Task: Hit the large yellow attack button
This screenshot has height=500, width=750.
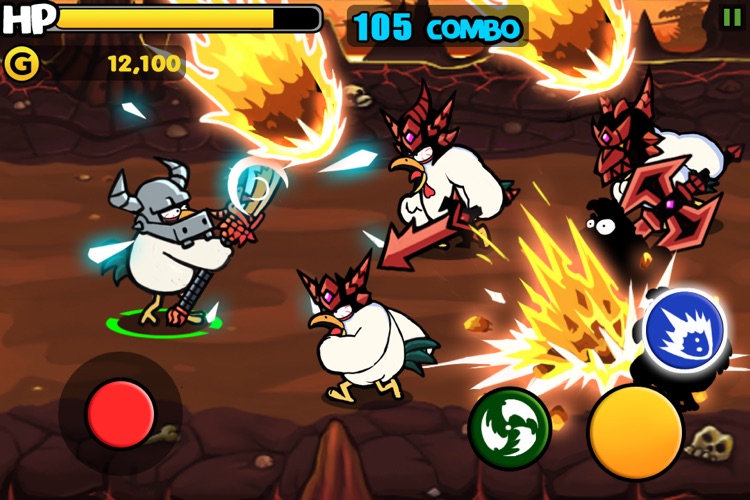Action: 635,432
